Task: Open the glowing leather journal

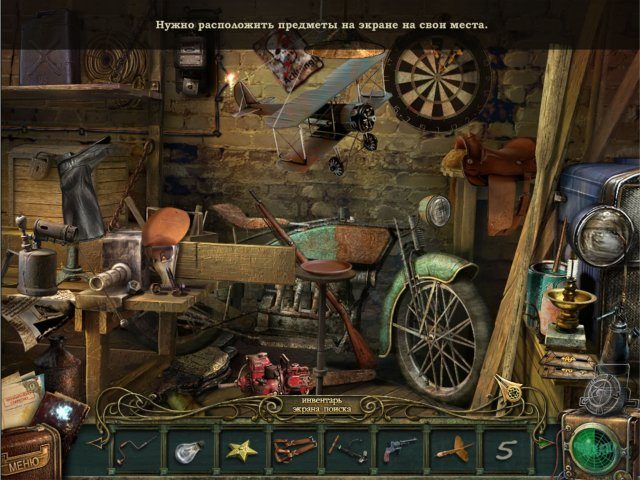Action: (x=62, y=412)
